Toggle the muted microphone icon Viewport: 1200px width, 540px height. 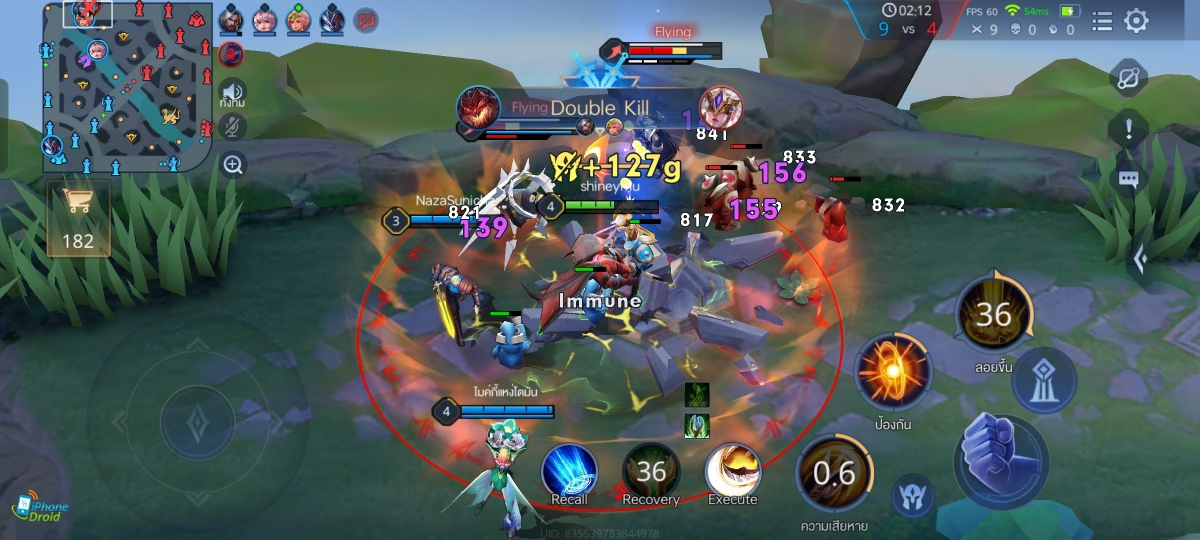[x=233, y=127]
